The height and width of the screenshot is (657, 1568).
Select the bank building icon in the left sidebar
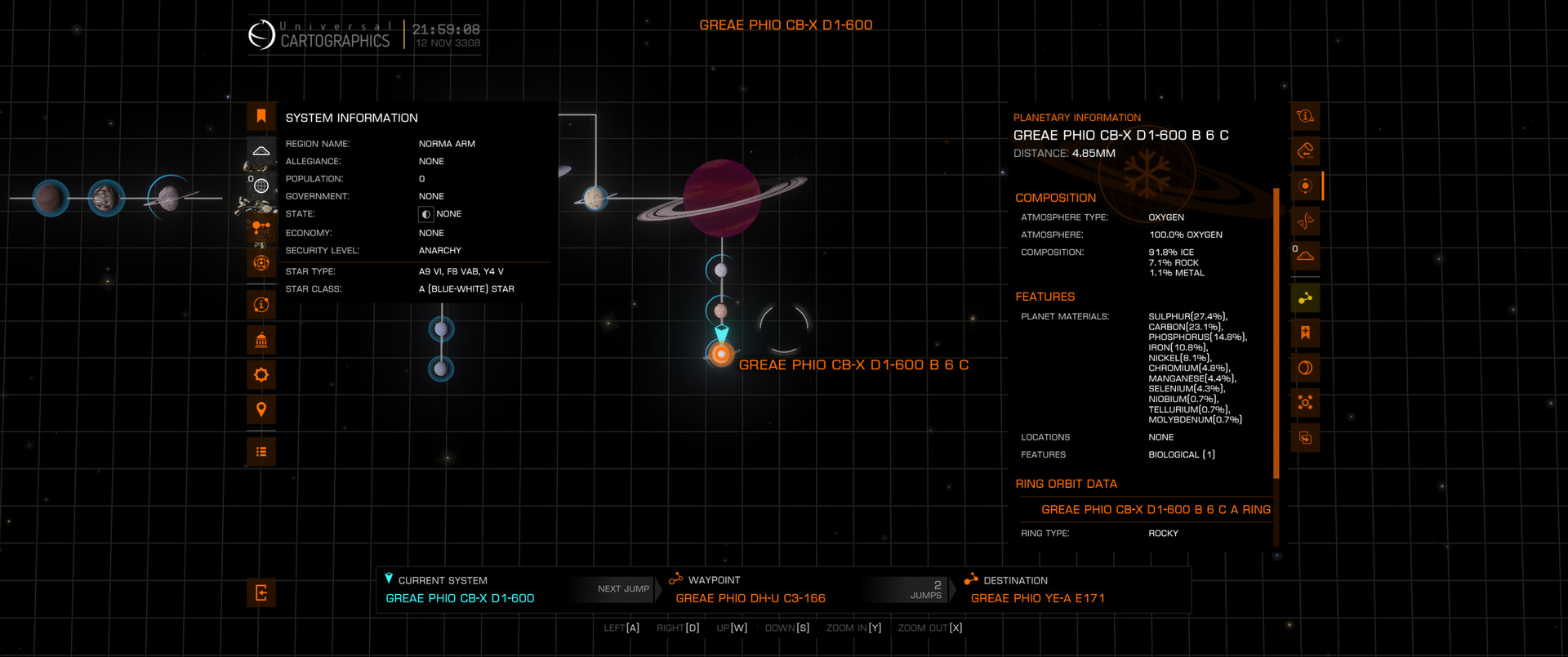(x=261, y=340)
